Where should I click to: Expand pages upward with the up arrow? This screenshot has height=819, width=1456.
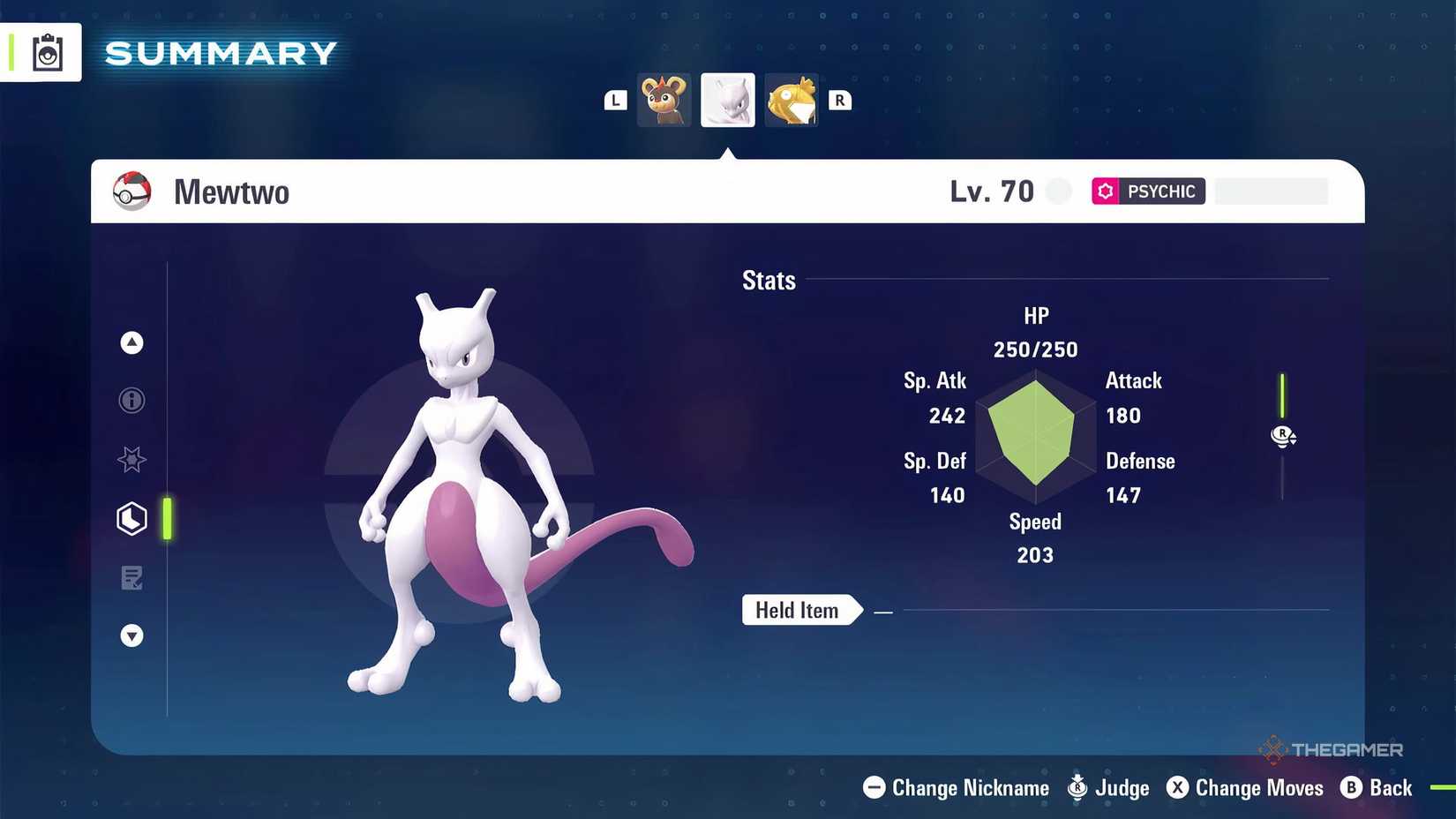point(131,342)
